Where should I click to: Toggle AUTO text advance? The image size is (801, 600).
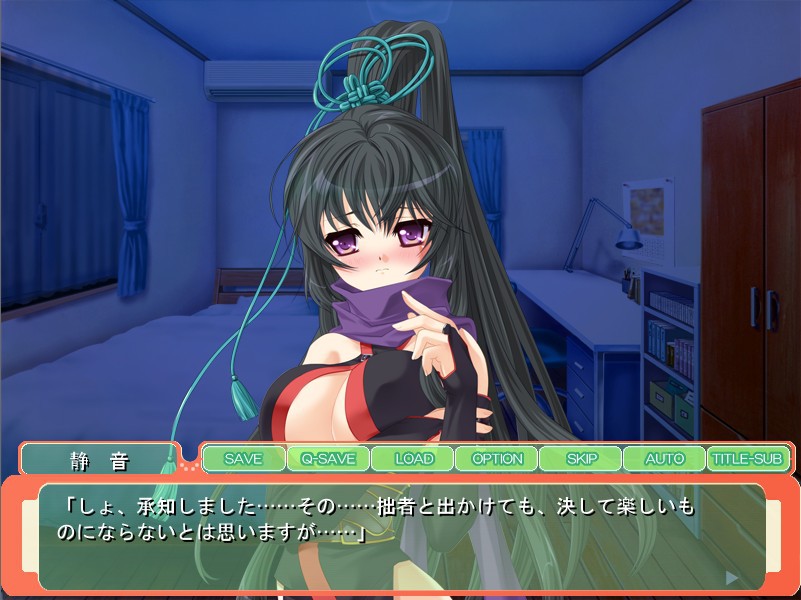(664, 459)
